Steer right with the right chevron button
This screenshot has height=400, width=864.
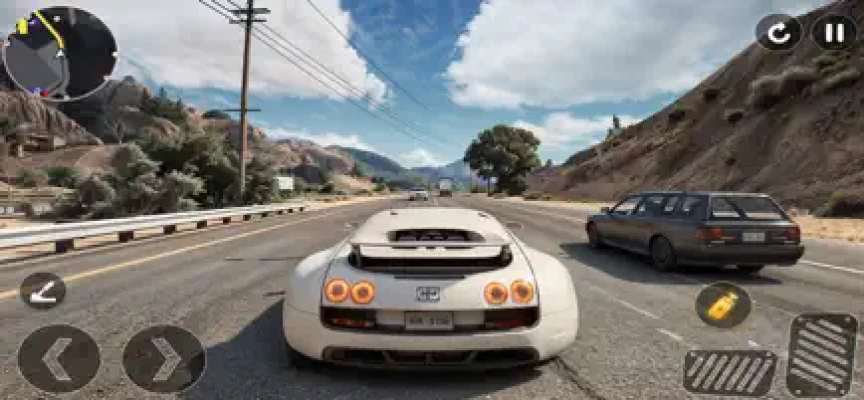(164, 358)
